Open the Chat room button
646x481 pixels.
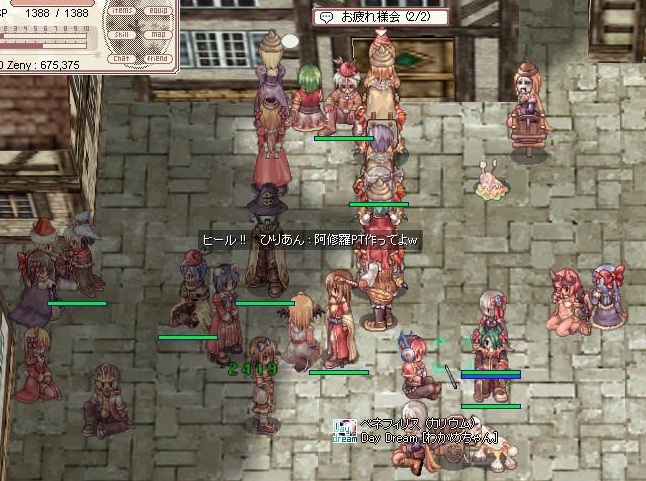[x=124, y=58]
